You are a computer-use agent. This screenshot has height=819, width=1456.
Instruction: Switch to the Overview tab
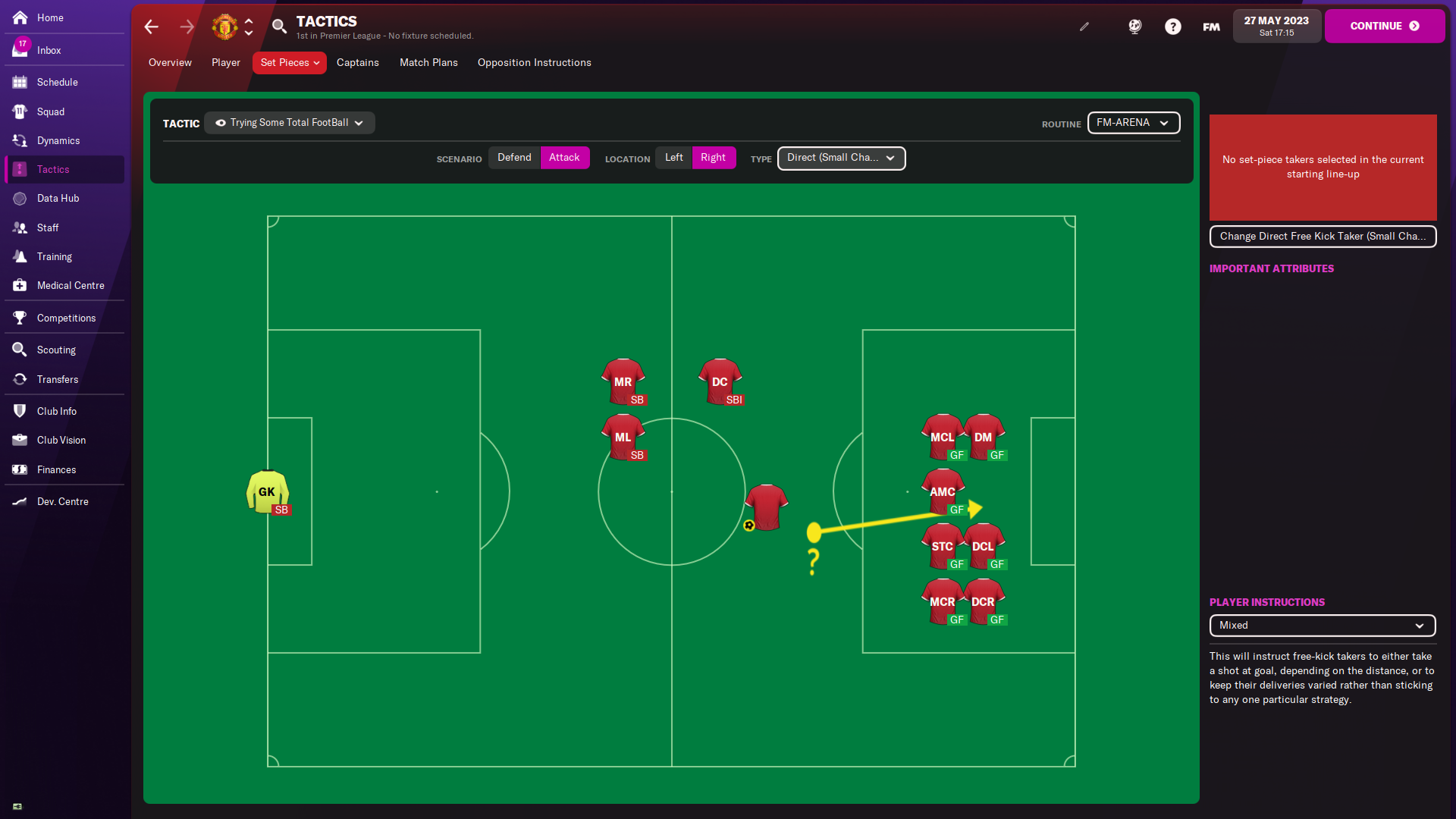coord(170,62)
